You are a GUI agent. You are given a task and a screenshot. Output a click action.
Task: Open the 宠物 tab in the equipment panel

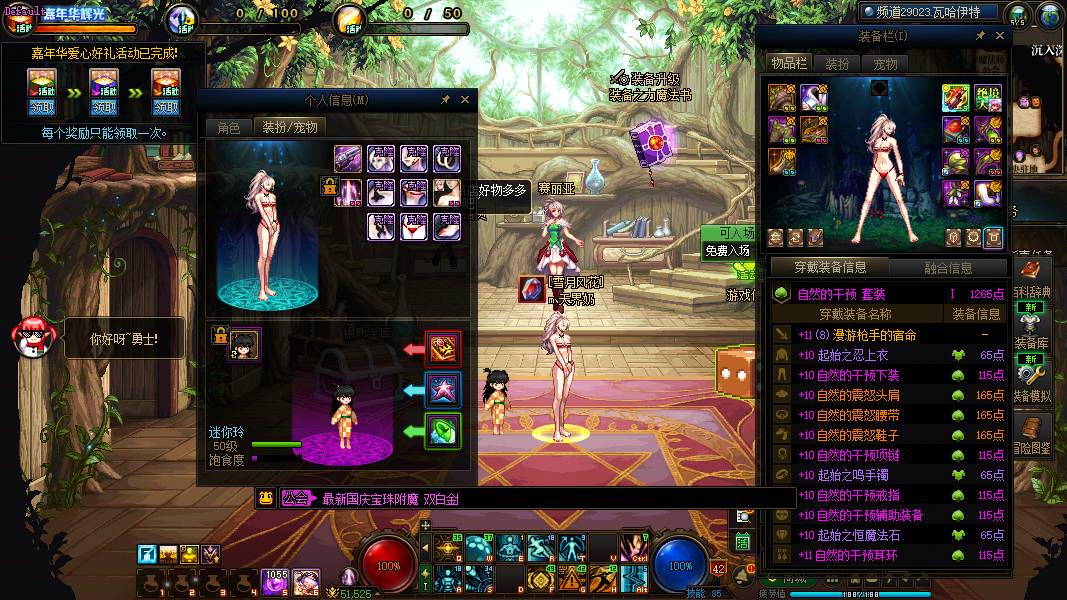(885, 63)
